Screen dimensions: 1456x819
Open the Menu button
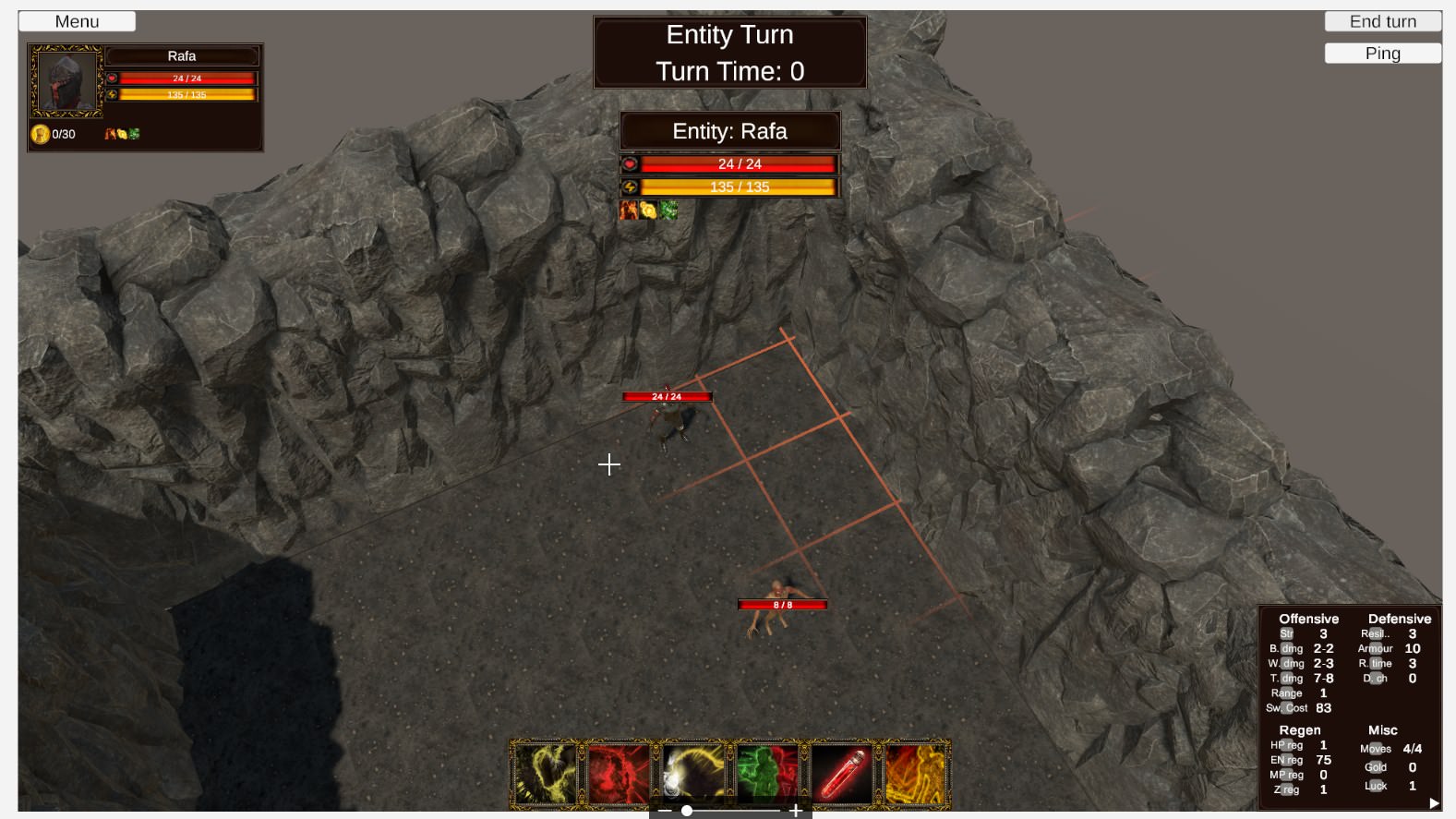point(77,21)
